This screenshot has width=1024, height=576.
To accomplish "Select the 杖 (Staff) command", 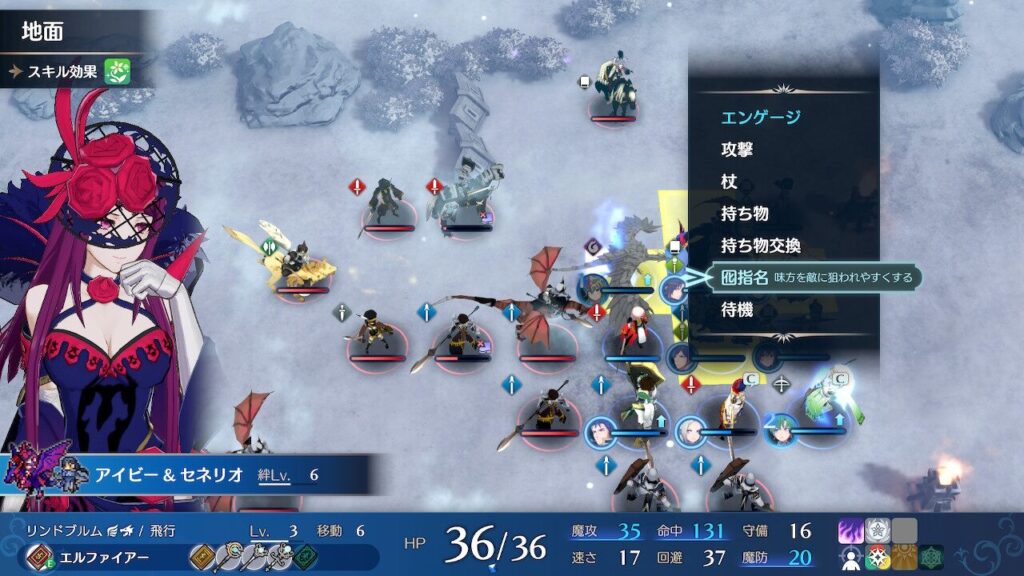I will tap(730, 181).
